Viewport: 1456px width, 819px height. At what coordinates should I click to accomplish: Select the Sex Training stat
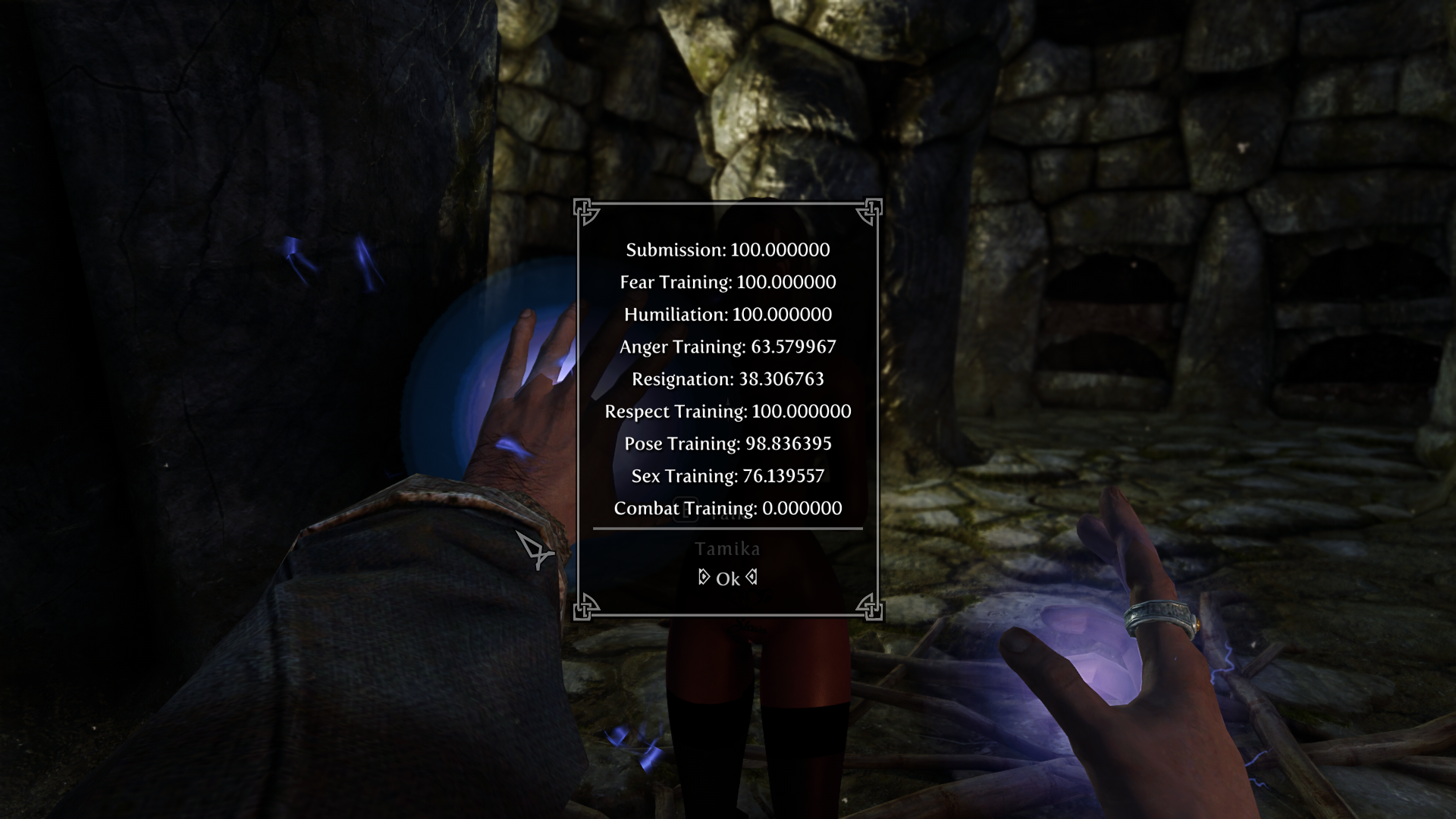coord(727,476)
